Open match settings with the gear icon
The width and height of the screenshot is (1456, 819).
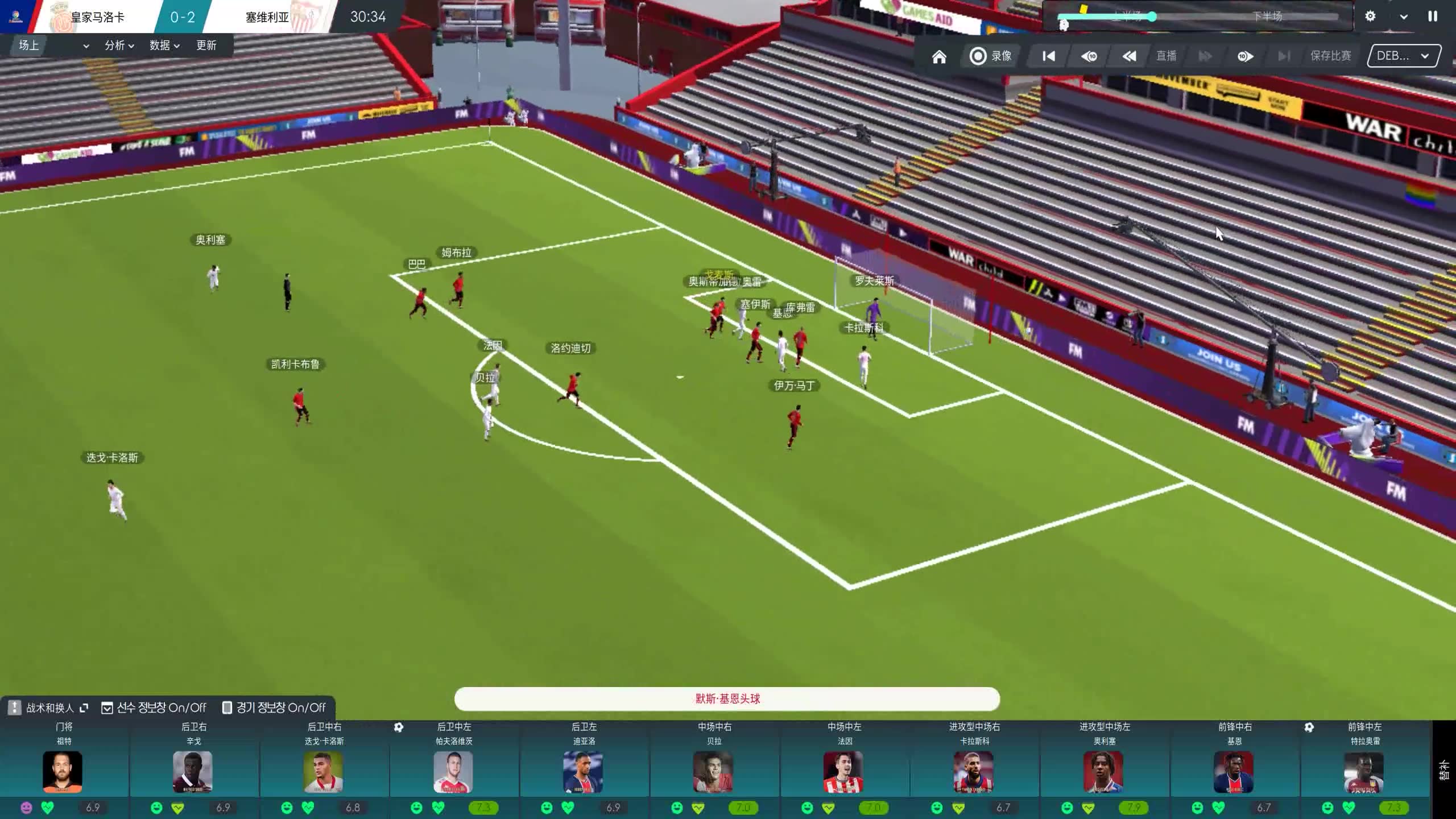(x=1370, y=16)
